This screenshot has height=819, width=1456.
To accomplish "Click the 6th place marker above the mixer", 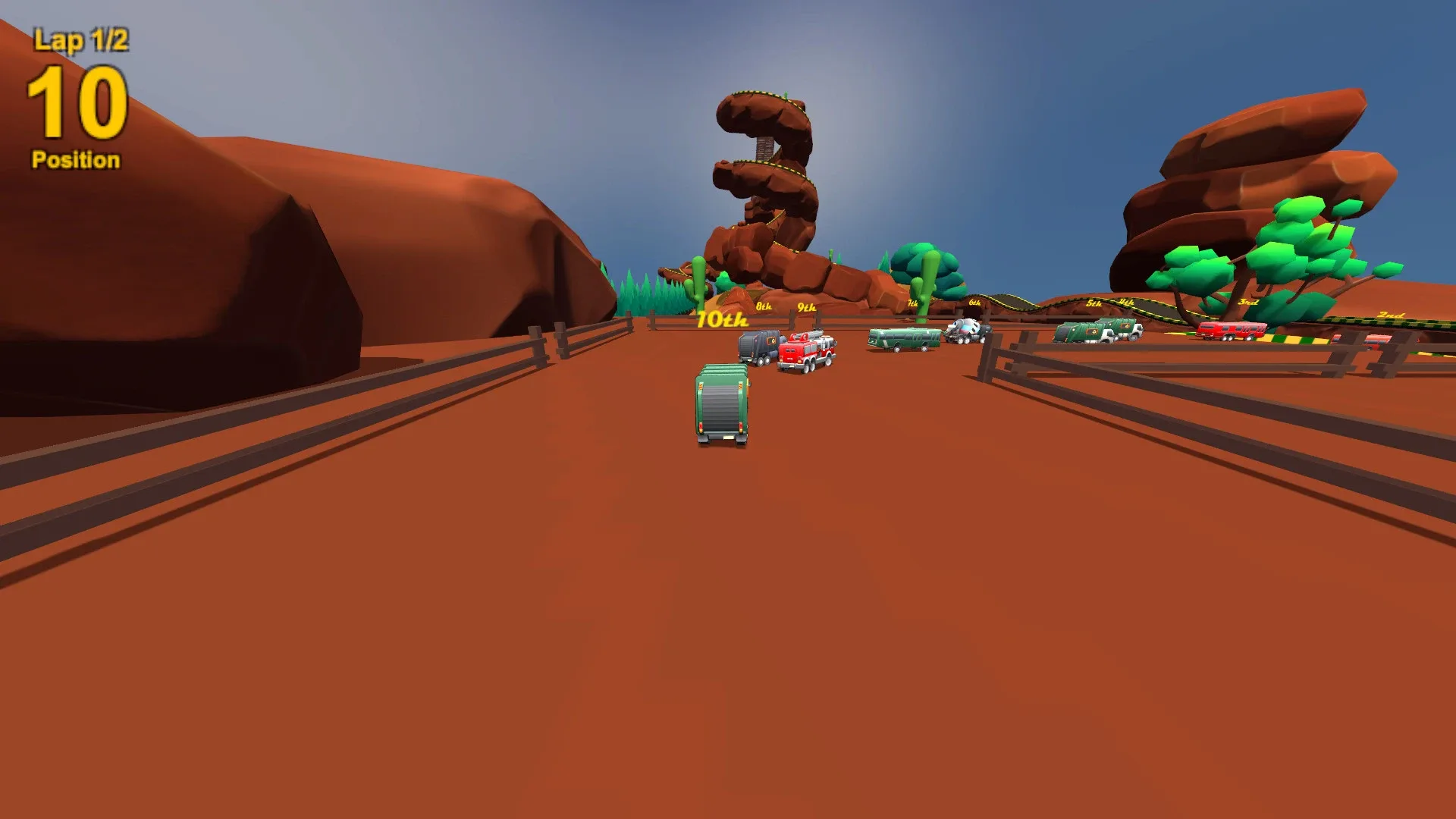I will point(975,303).
